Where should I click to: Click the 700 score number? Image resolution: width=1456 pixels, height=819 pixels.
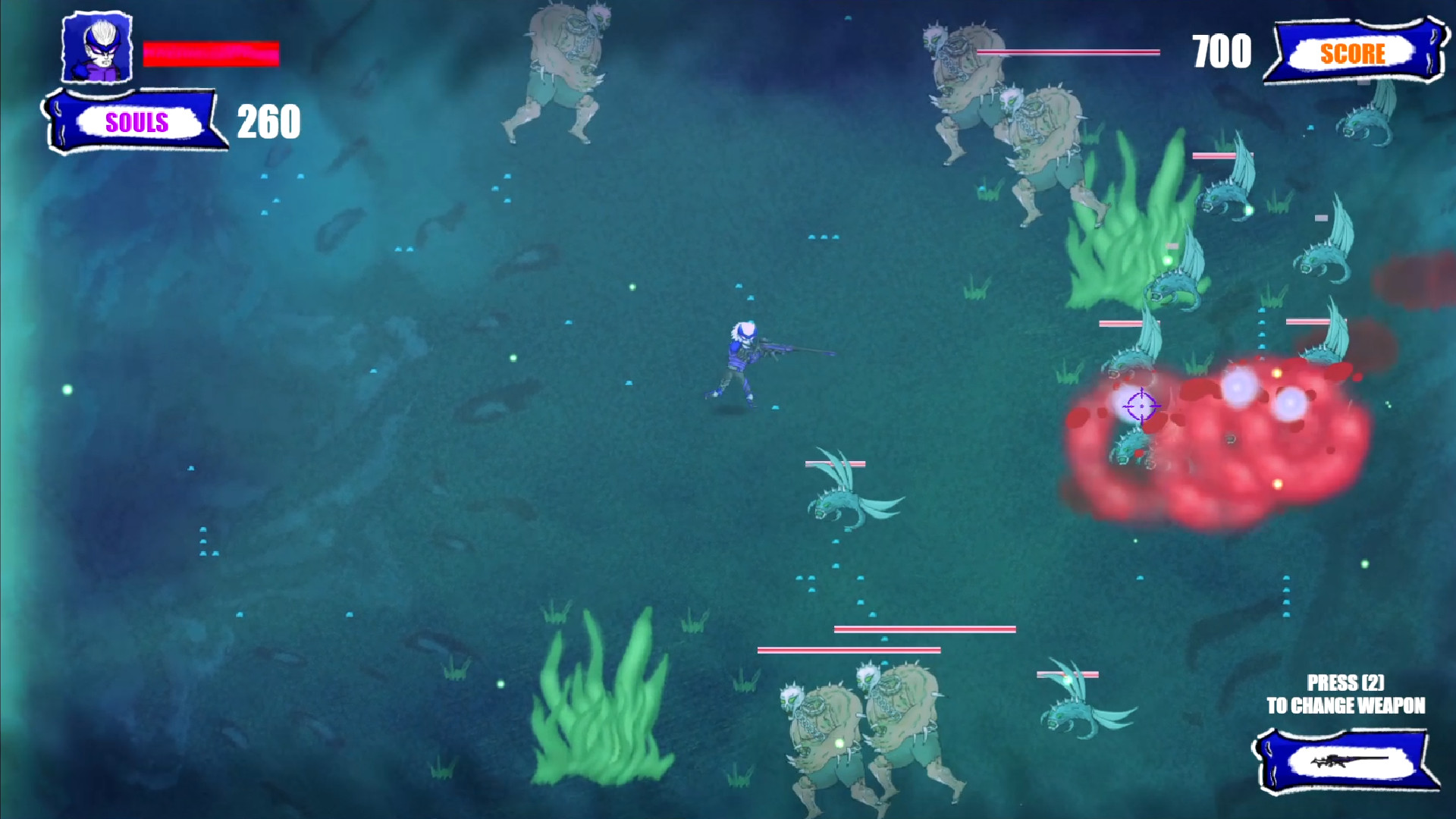[x=1219, y=52]
